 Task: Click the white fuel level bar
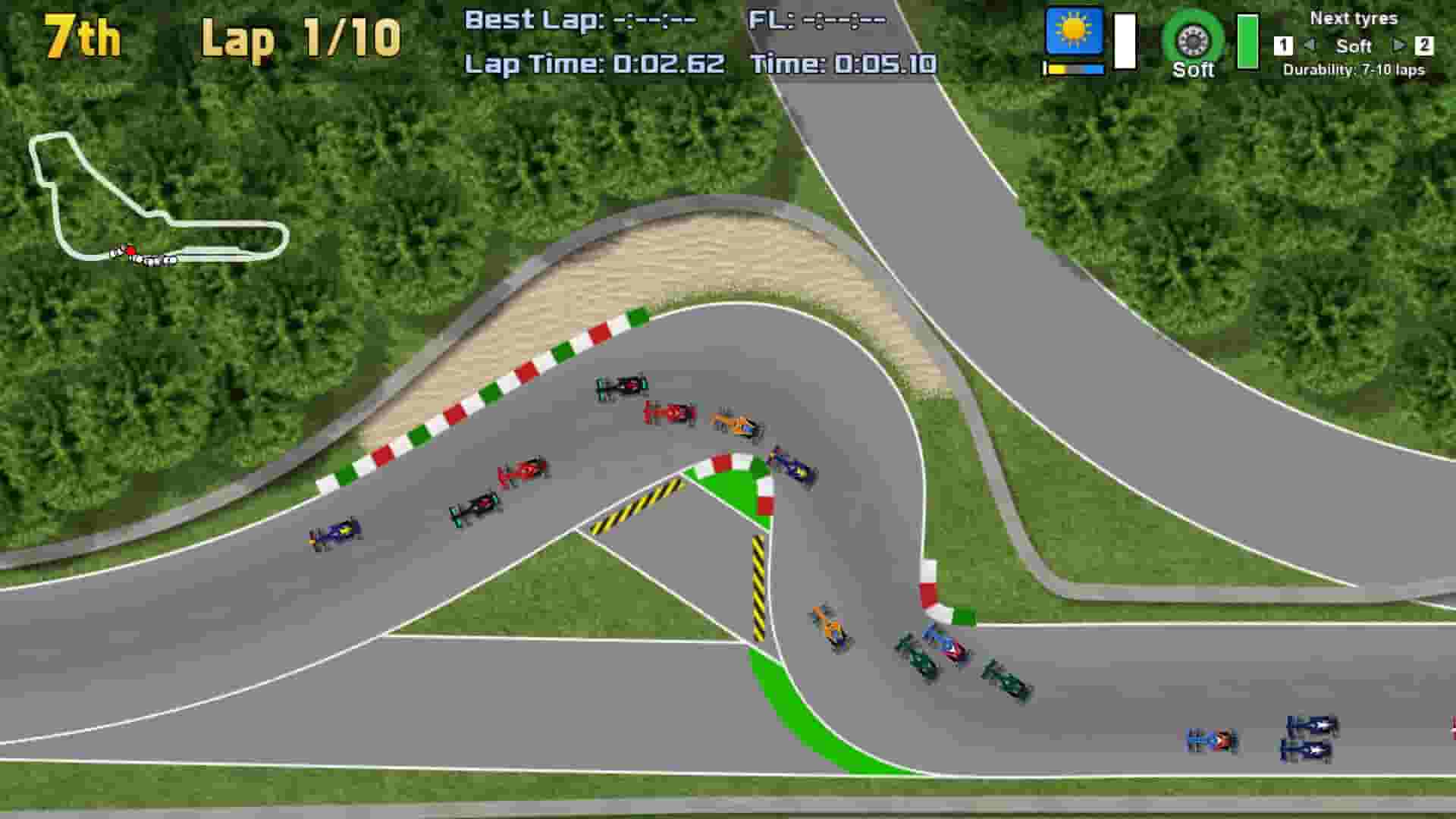click(1125, 40)
